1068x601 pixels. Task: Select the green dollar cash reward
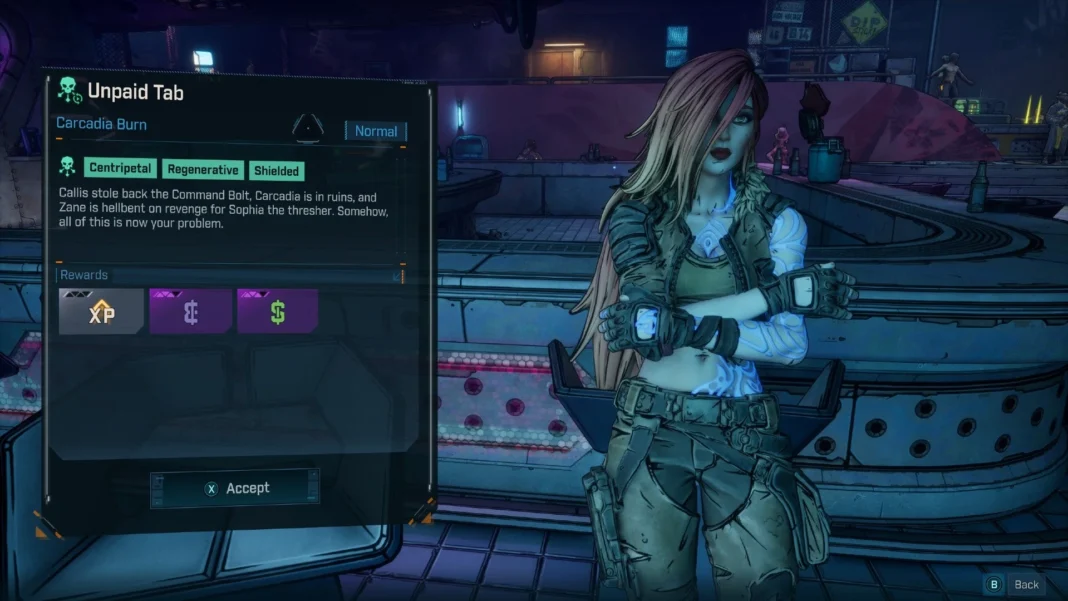(277, 311)
